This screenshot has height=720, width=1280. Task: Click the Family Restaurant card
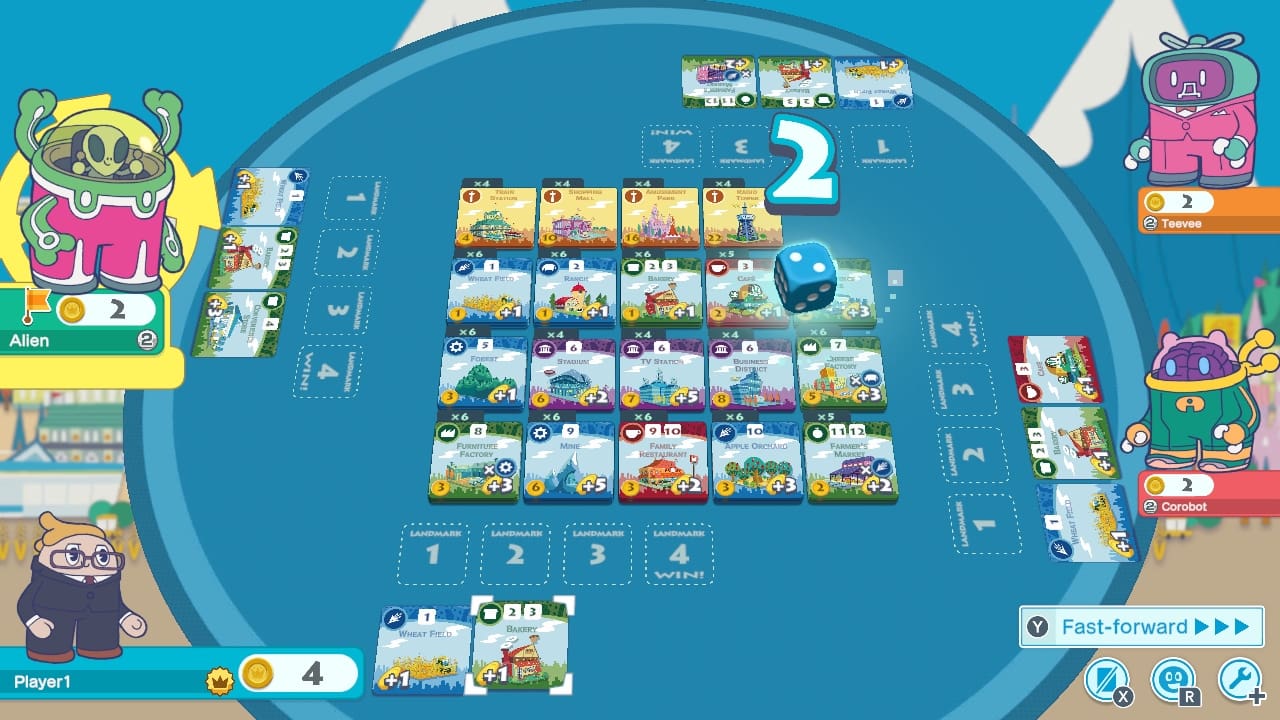click(x=663, y=460)
